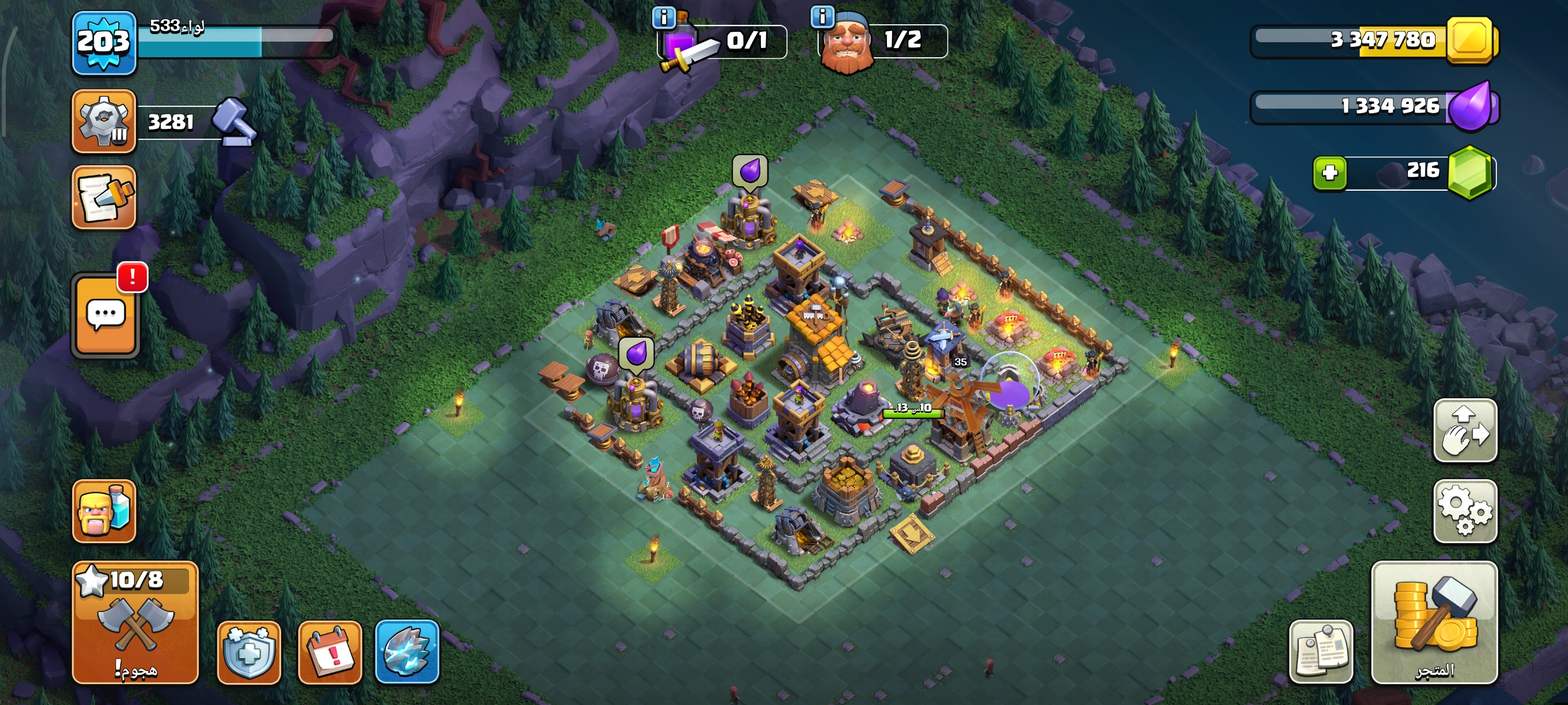Image resolution: width=1568 pixels, height=705 pixels.
Task: Add gems with the green plus button
Action: [1329, 173]
